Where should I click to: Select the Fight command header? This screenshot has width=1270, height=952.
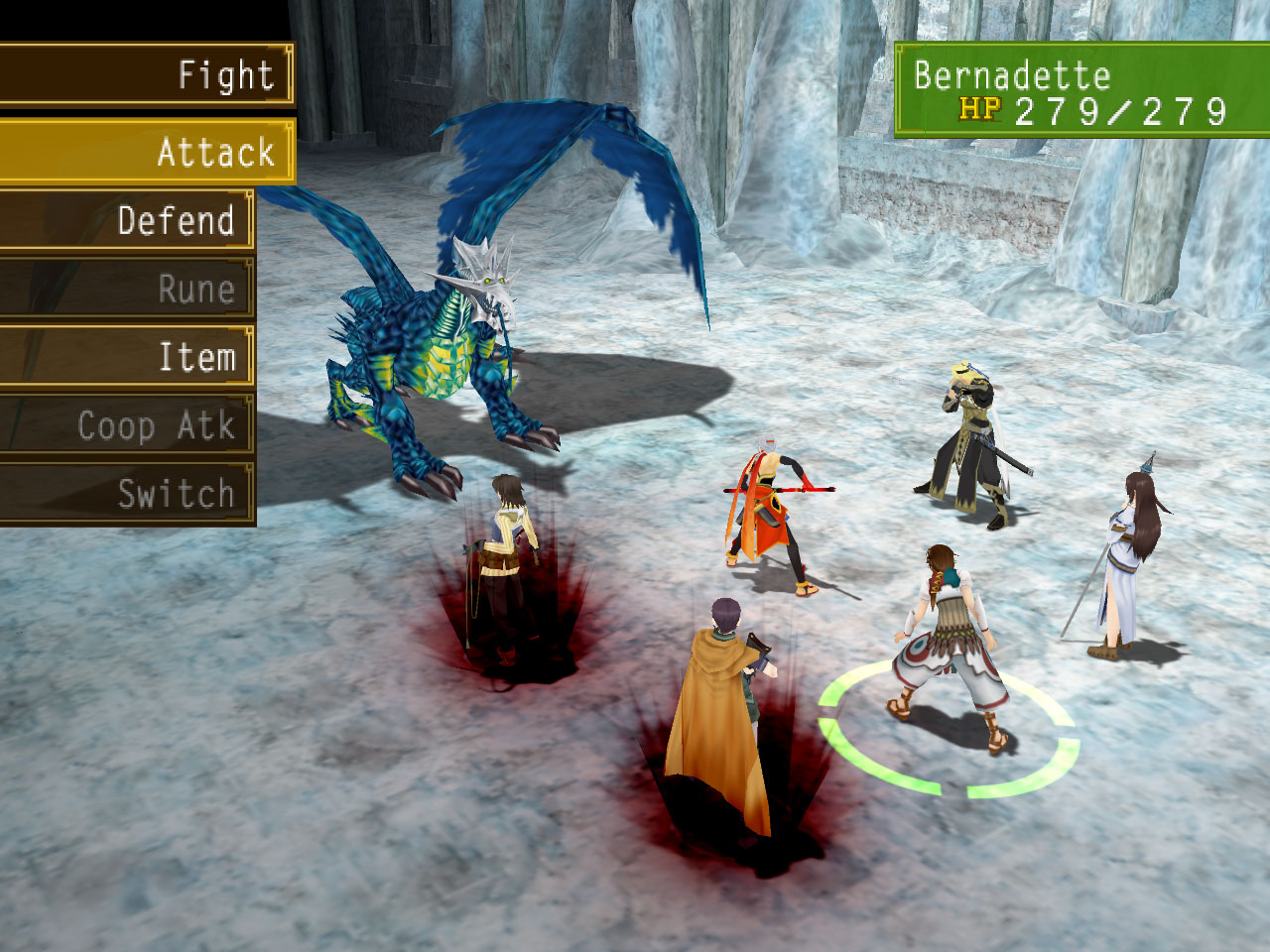(145, 75)
